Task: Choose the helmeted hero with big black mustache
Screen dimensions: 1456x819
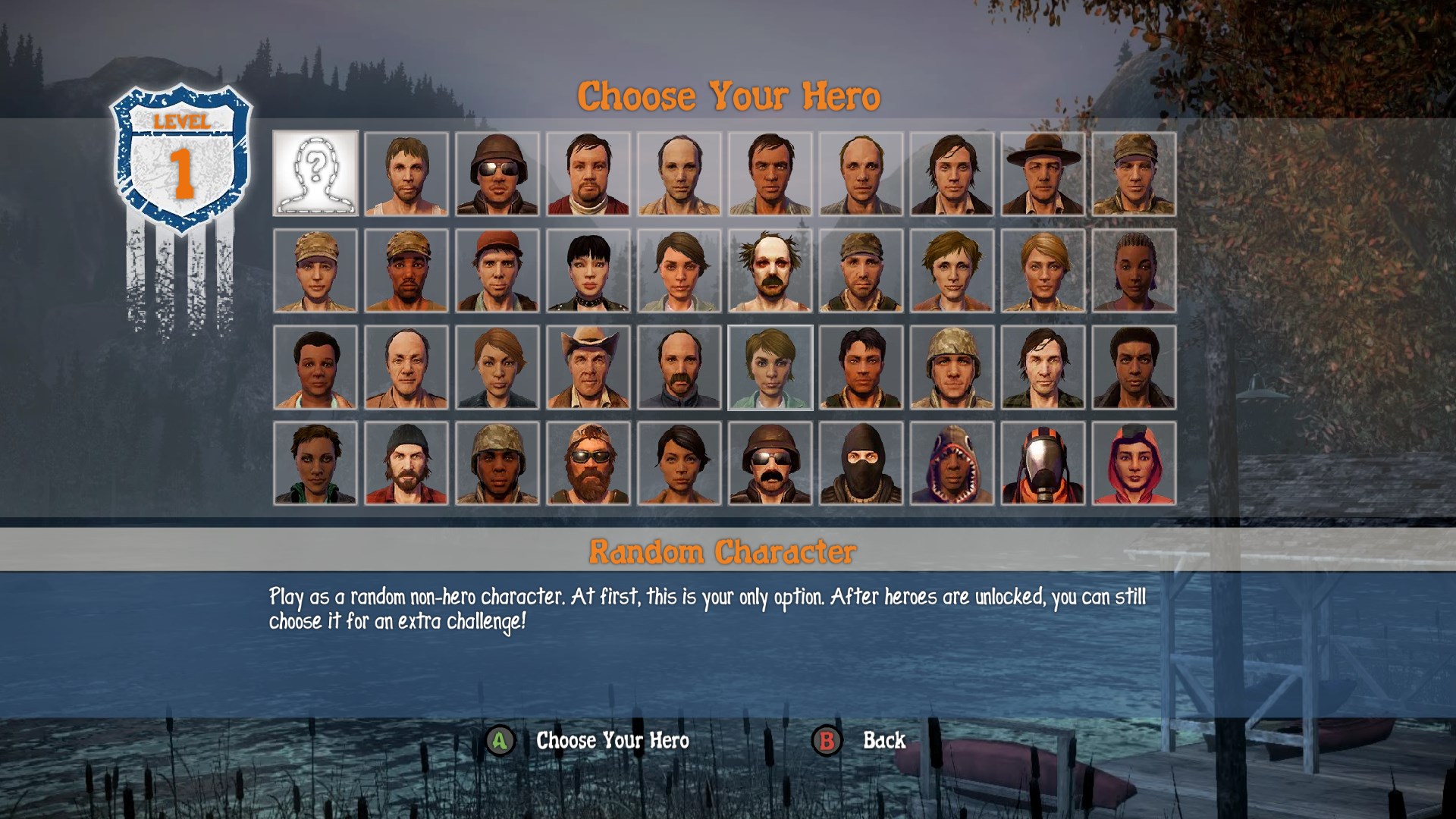Action: (770, 463)
